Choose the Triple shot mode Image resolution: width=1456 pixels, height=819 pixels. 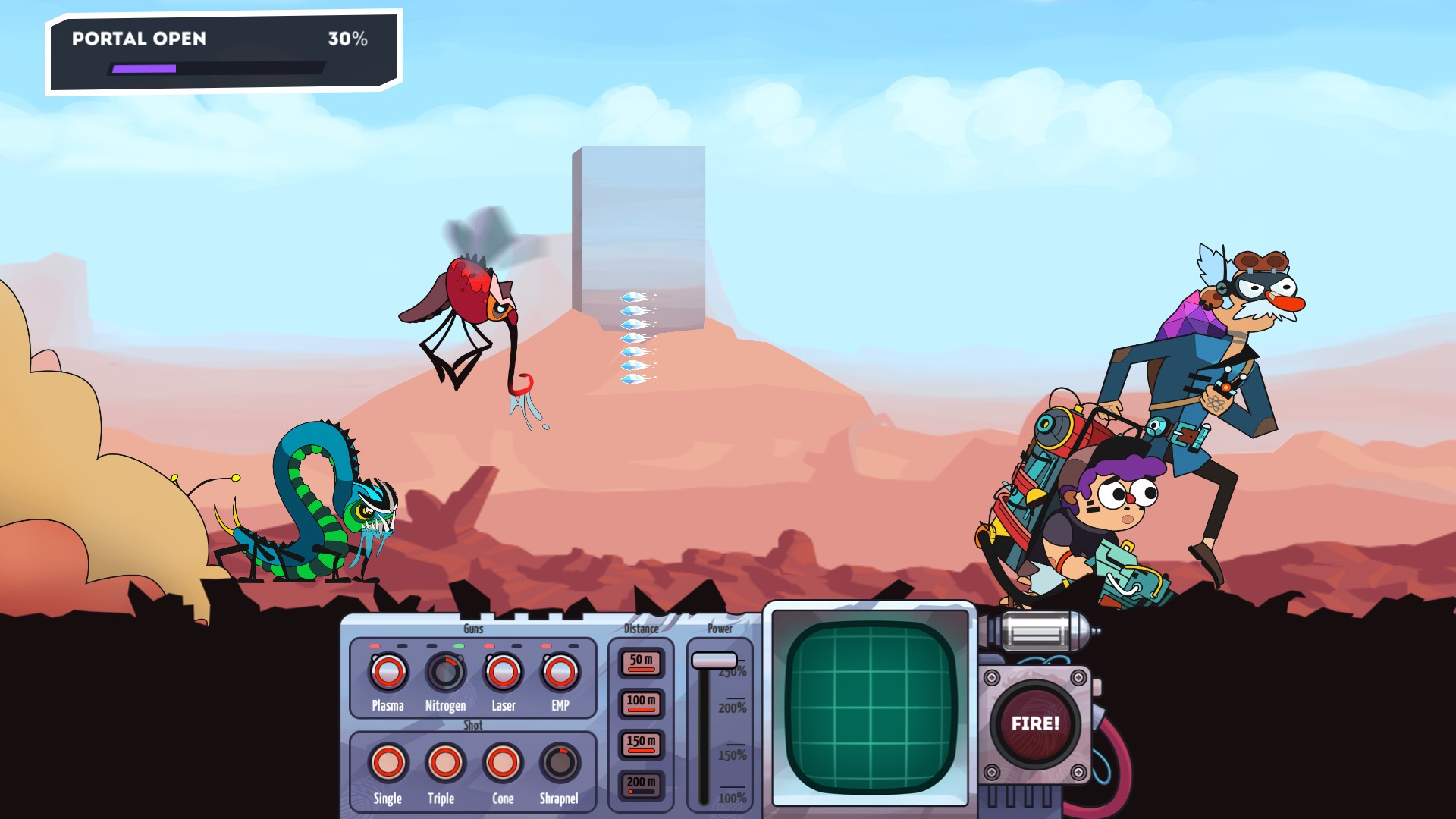coord(444,762)
